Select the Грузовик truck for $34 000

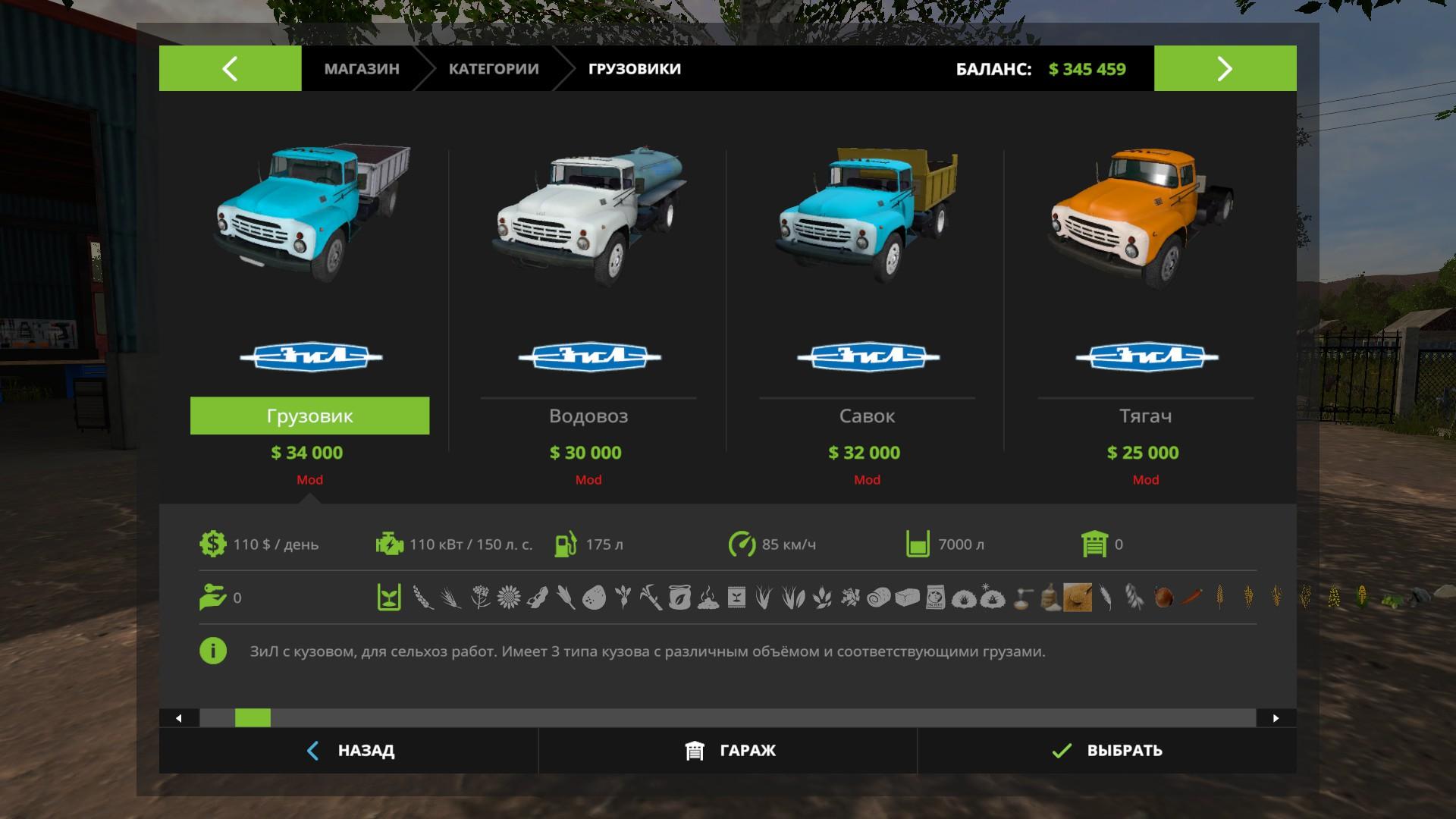tap(309, 416)
